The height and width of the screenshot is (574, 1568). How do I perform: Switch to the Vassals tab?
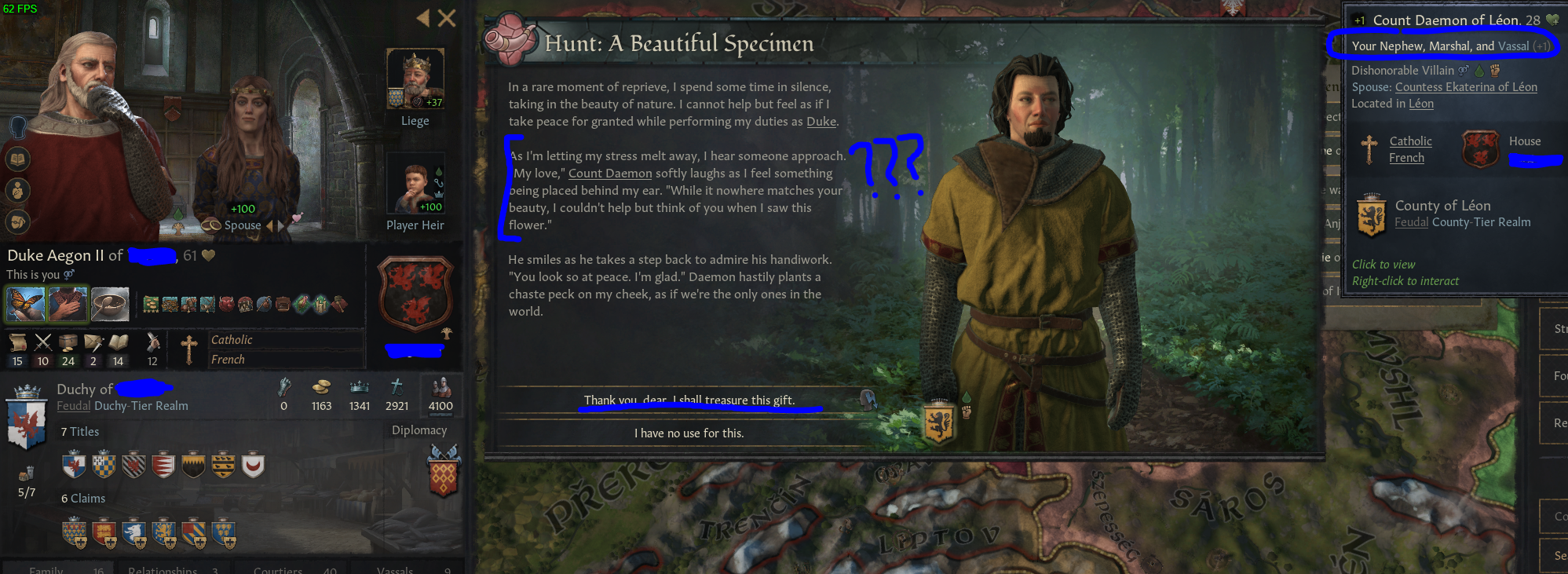coord(395,570)
